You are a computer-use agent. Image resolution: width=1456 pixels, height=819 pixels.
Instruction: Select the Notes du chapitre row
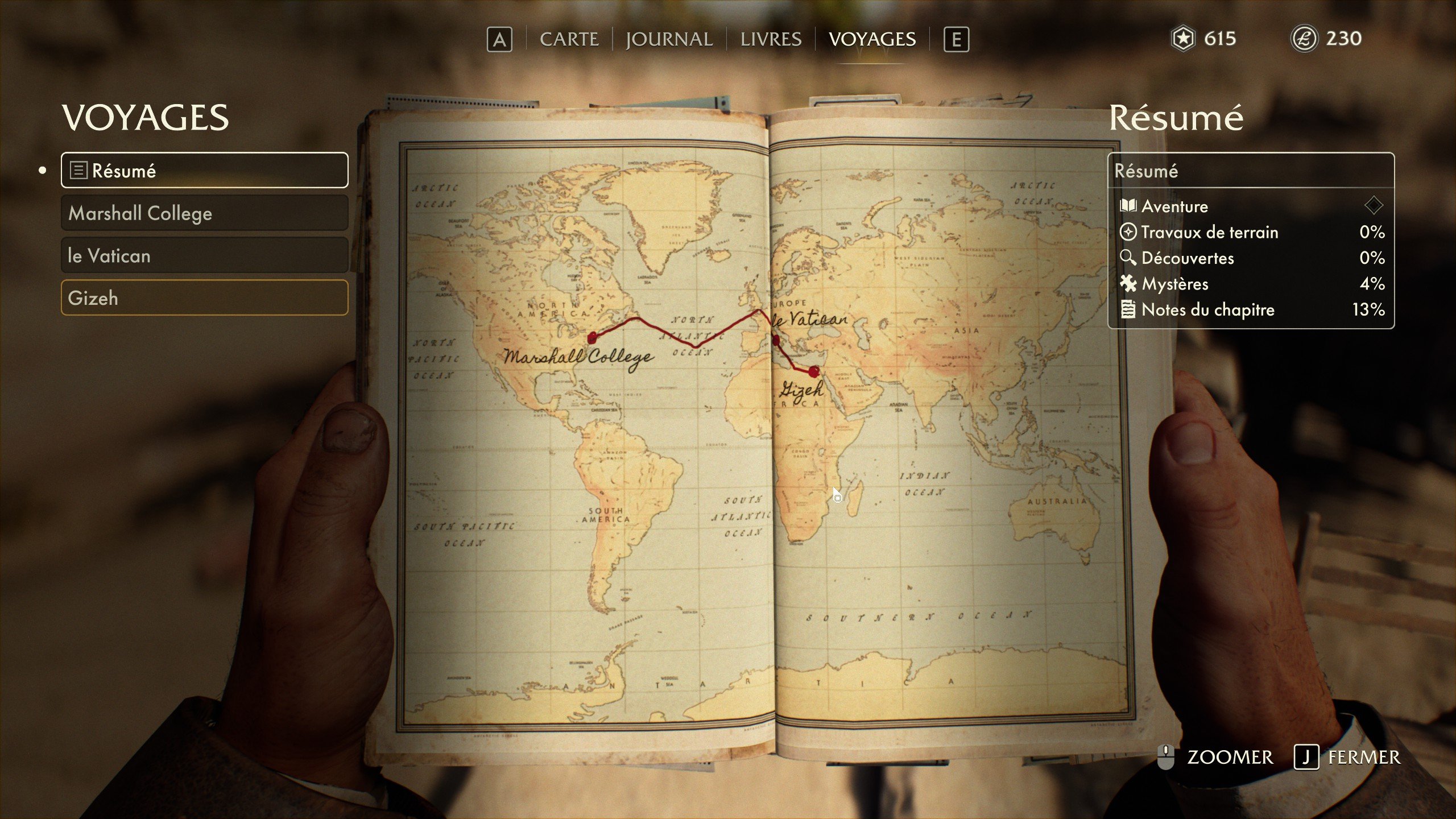pos(1251,310)
